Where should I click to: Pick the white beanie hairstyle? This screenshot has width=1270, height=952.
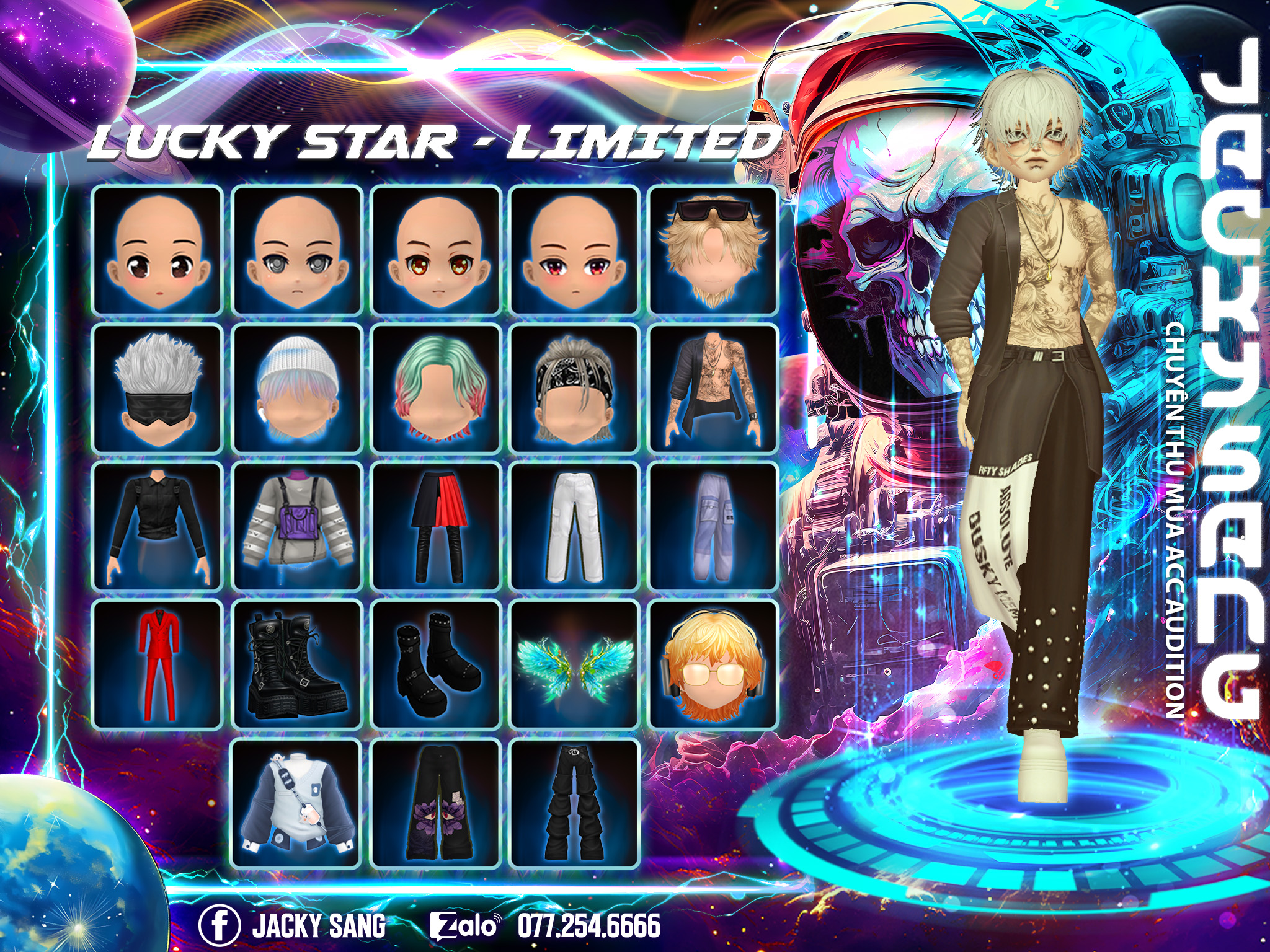(x=296, y=389)
